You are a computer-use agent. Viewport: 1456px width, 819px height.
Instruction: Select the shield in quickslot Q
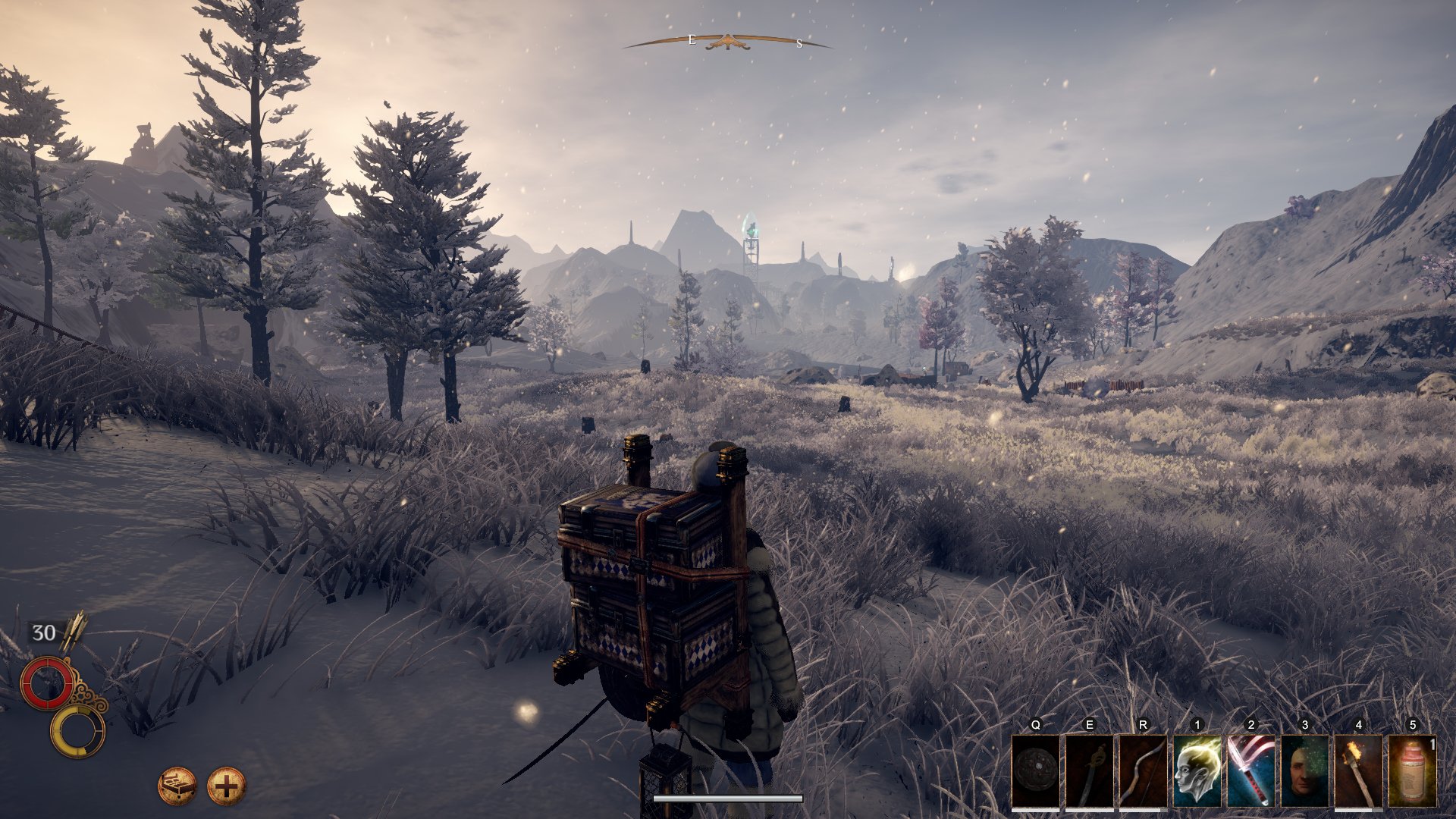(1036, 771)
